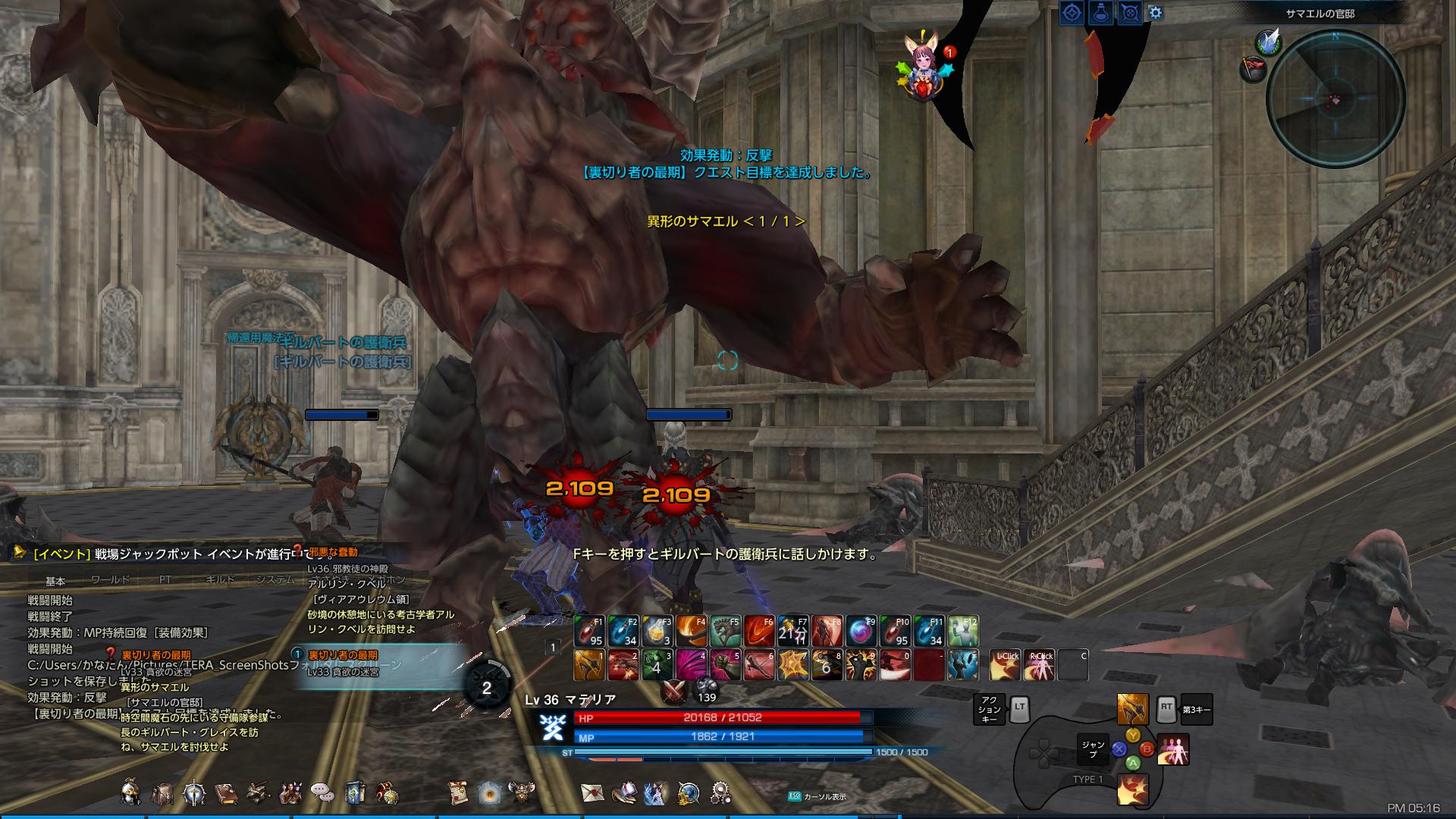Screen dimensions: 1456x819
Task: Click the white wing icon beside the minimap
Action: pyautogui.click(x=1267, y=42)
